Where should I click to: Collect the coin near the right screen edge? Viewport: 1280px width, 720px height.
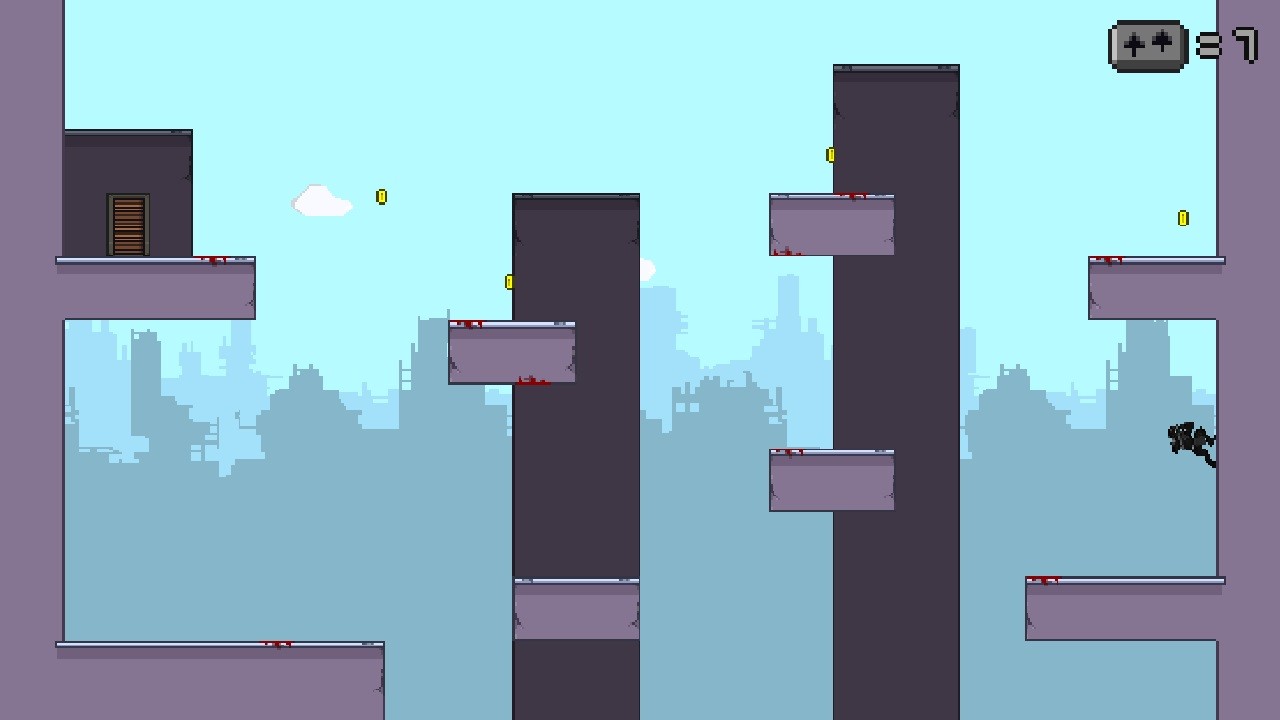click(1183, 216)
